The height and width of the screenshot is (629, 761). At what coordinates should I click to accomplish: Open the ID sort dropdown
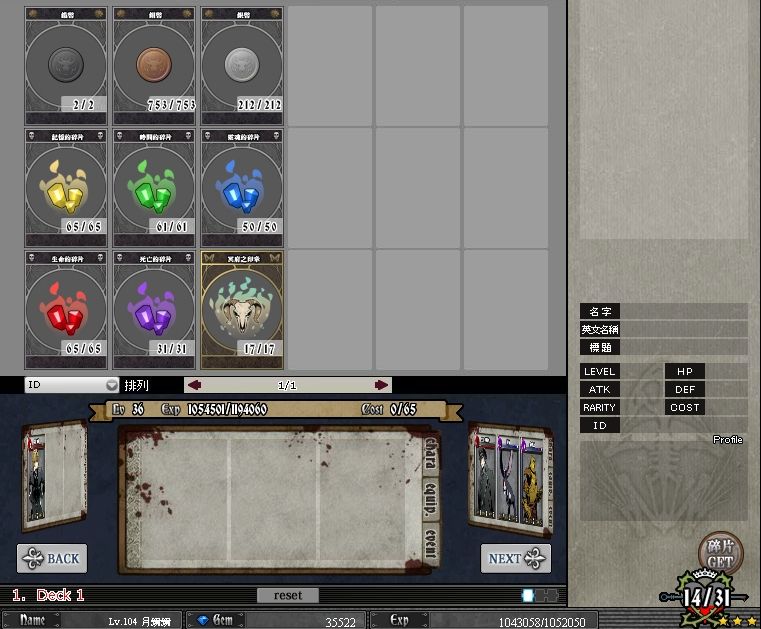pos(72,385)
